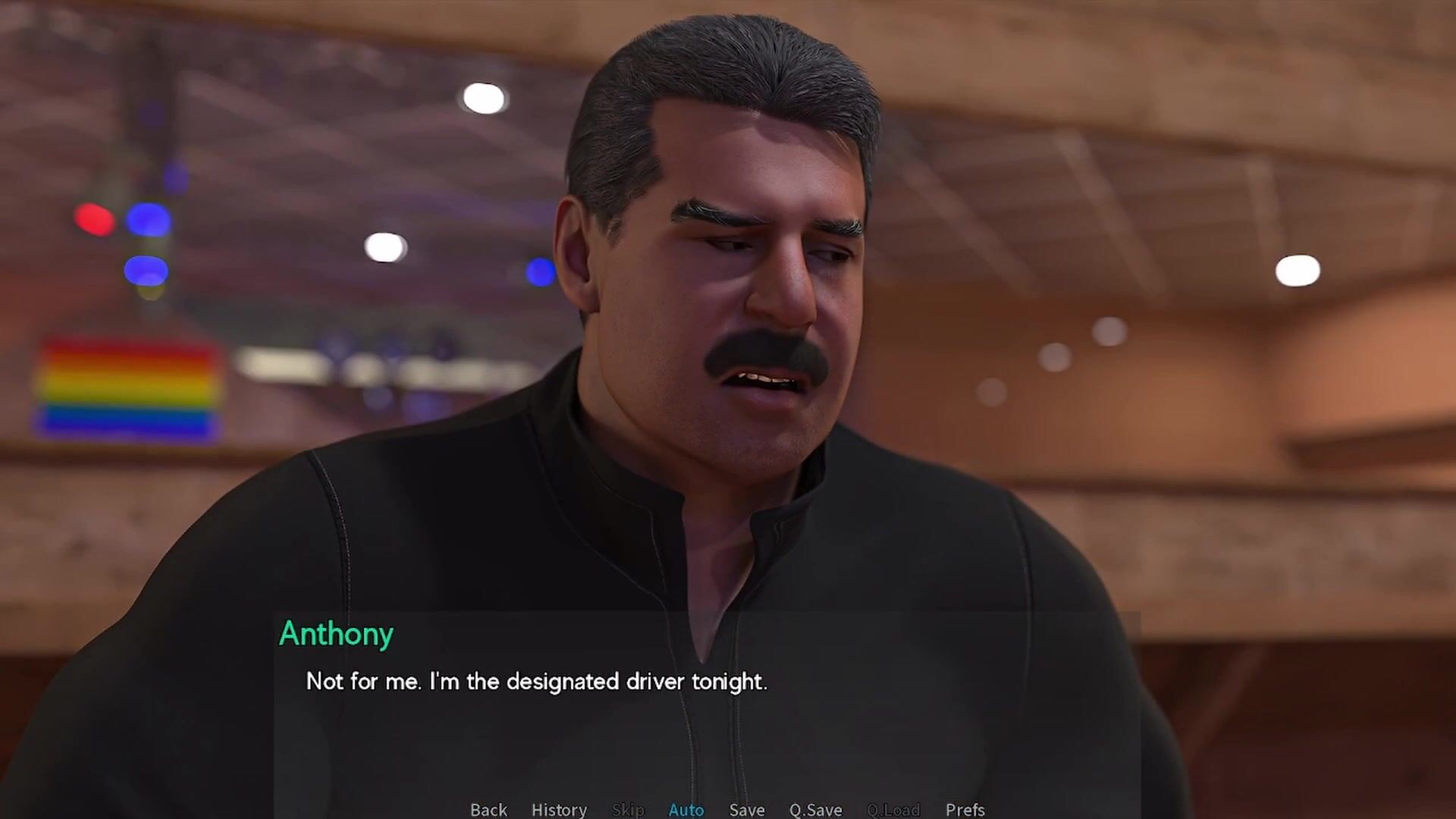1456x819 pixels.
Task: Toggle Auto-advance mode
Action: (x=686, y=809)
